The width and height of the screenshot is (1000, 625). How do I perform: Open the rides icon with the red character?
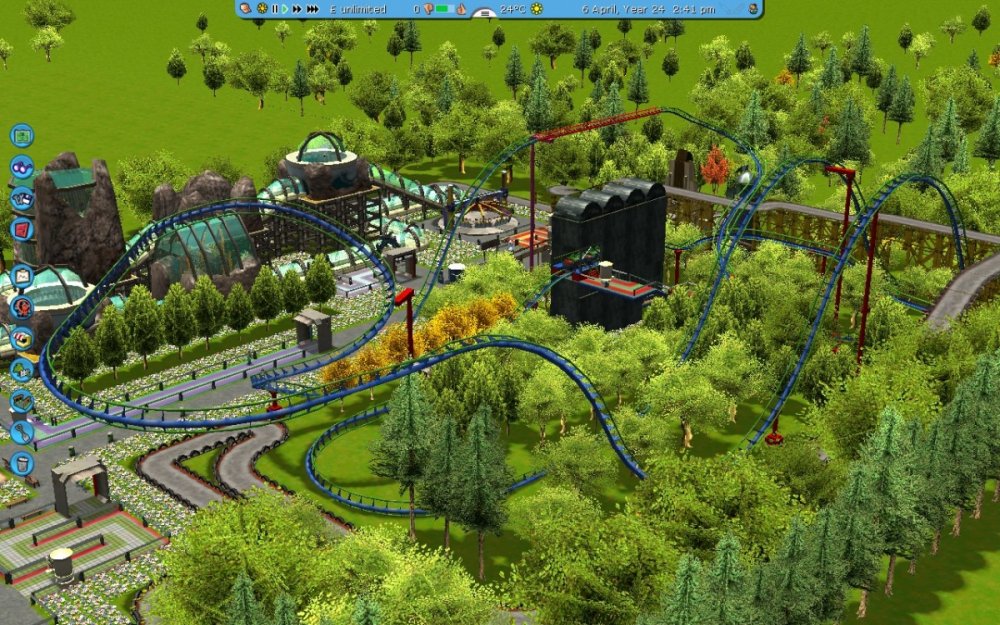point(21,307)
